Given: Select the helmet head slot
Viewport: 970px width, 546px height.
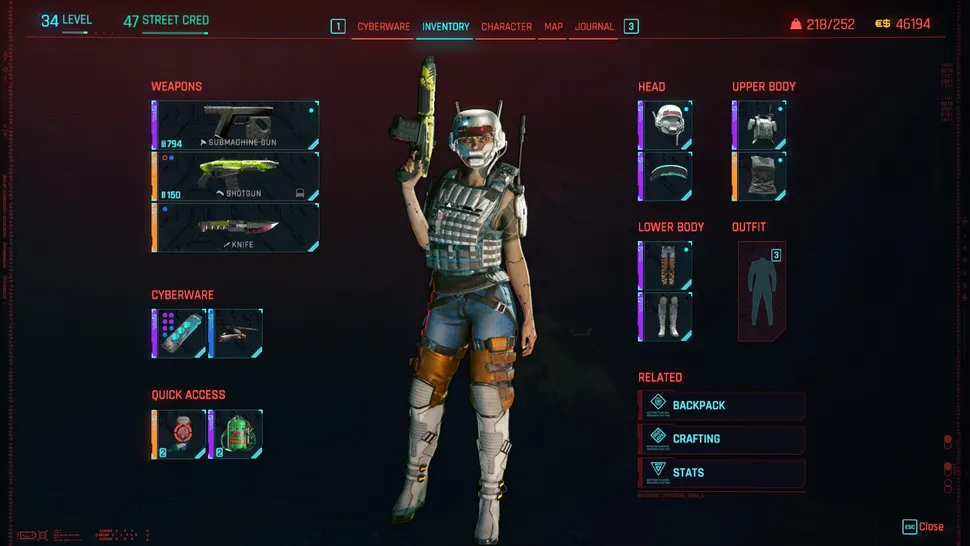Looking at the screenshot, I should pos(665,125).
